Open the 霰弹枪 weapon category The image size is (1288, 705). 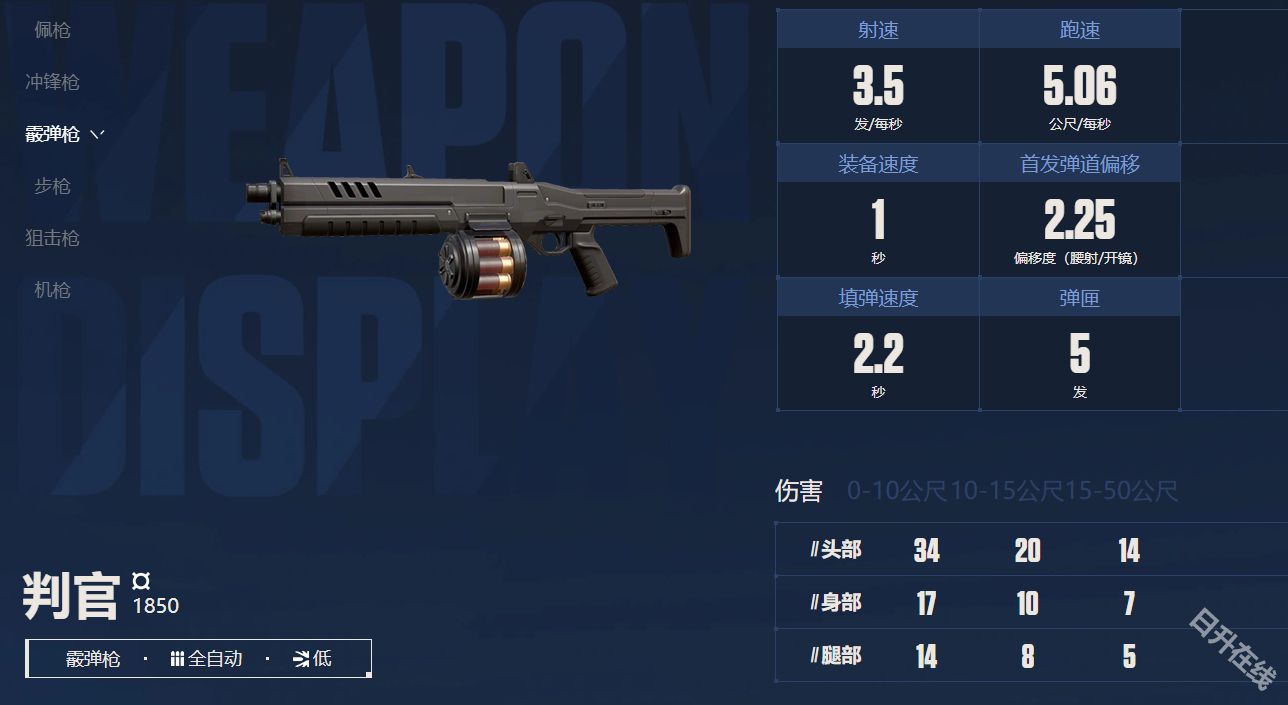[x=52, y=134]
